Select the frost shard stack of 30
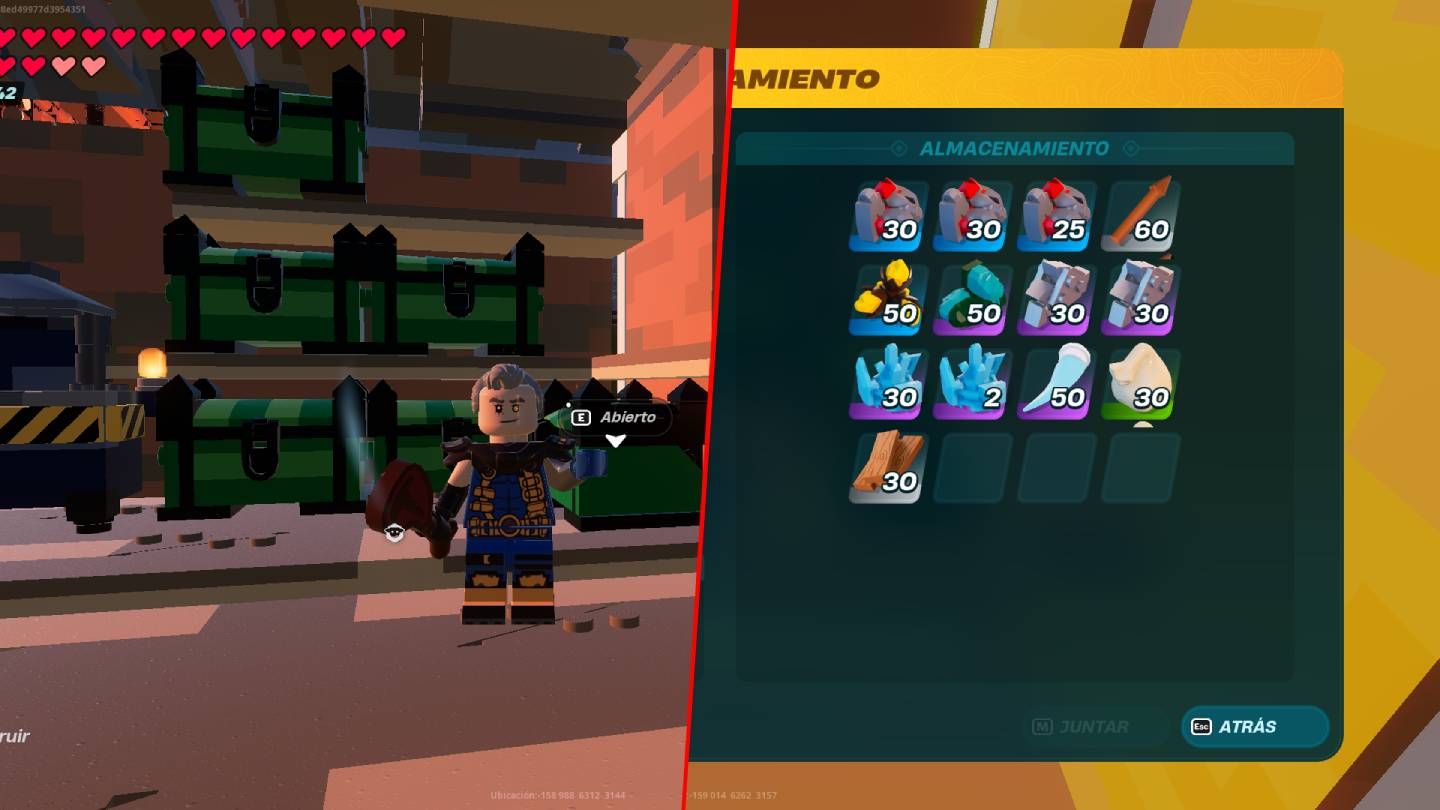The height and width of the screenshot is (810, 1440). pos(888,381)
